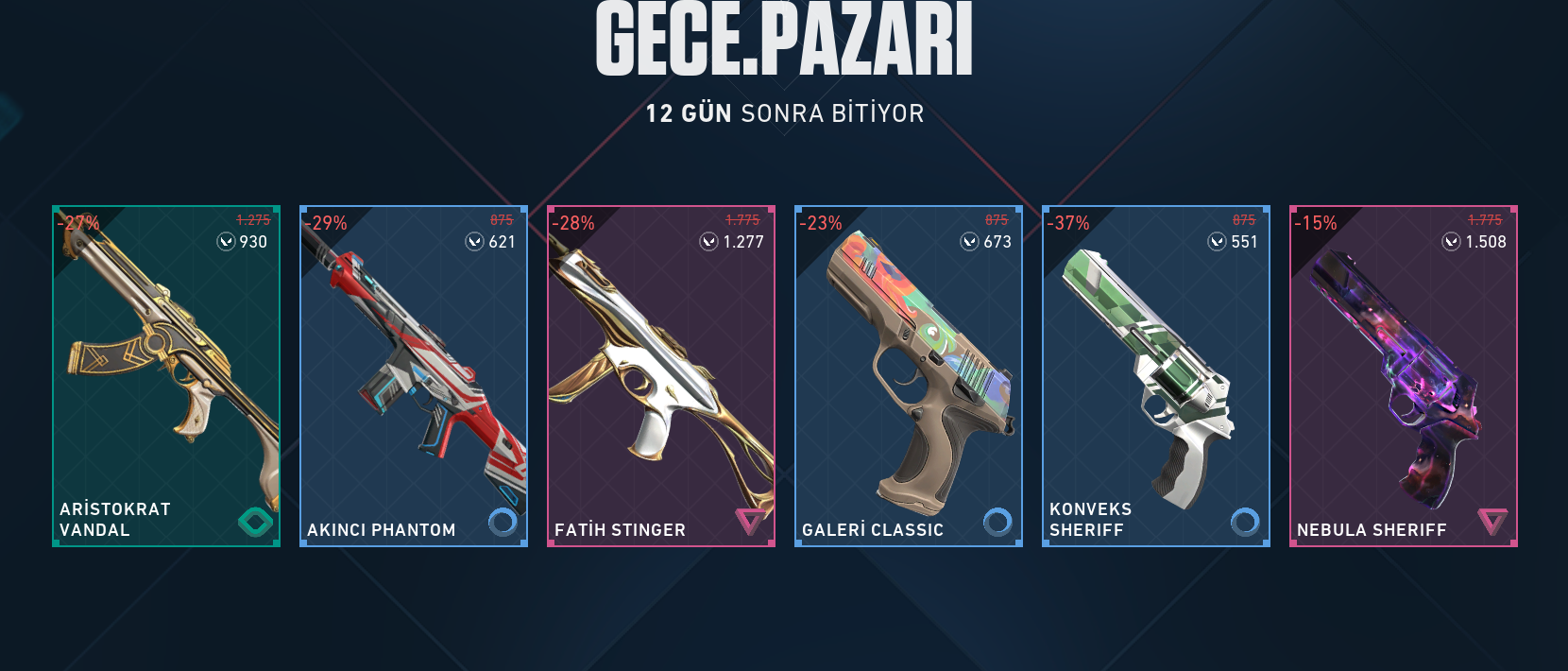Pick the Galeri Classic pistol card
This screenshot has width=1568, height=671.
pos(909,376)
